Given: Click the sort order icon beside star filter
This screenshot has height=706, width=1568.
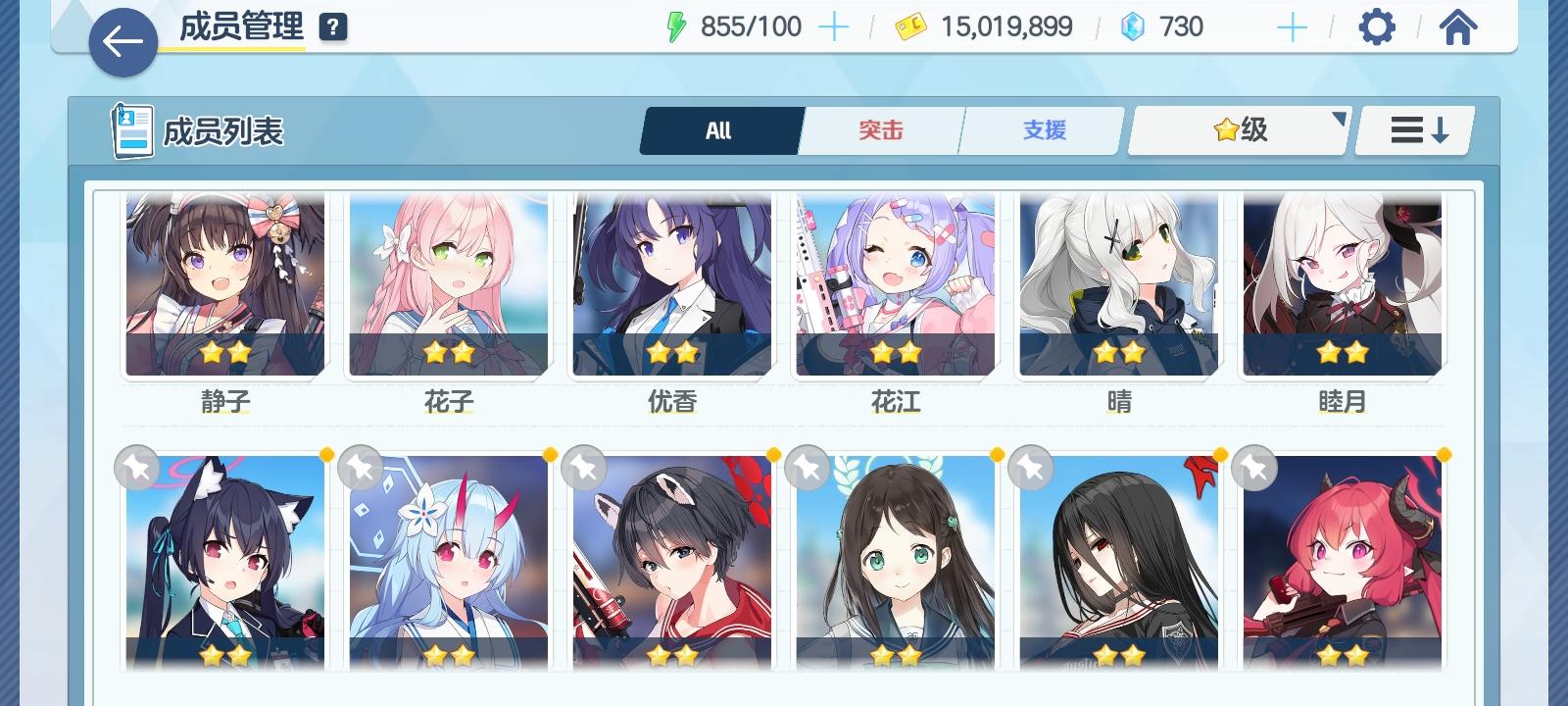Looking at the screenshot, I should tap(1412, 129).
